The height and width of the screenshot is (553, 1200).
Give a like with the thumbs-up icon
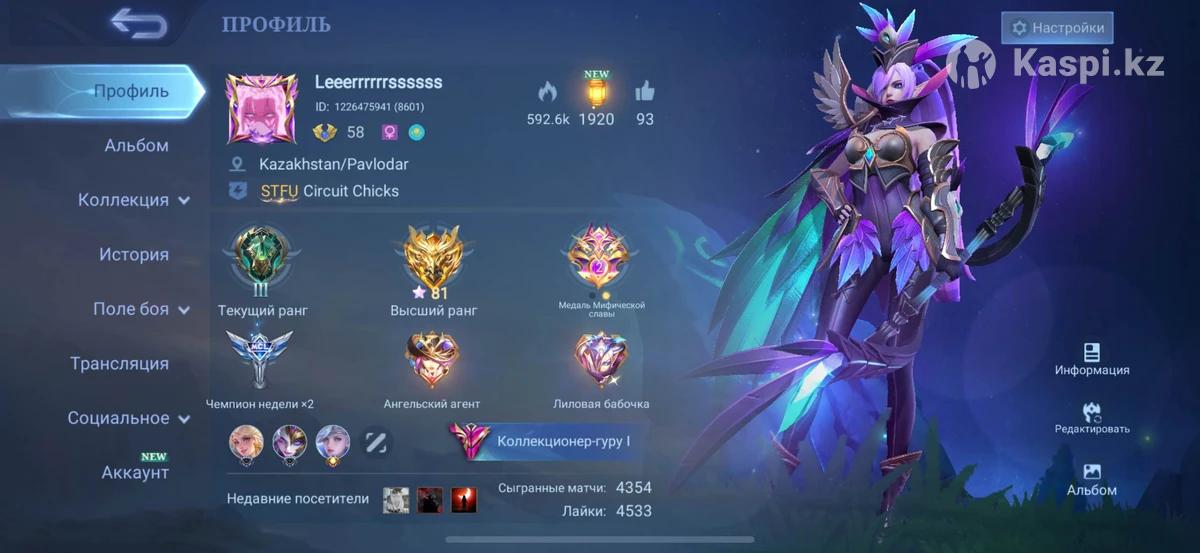pyautogui.click(x=644, y=92)
